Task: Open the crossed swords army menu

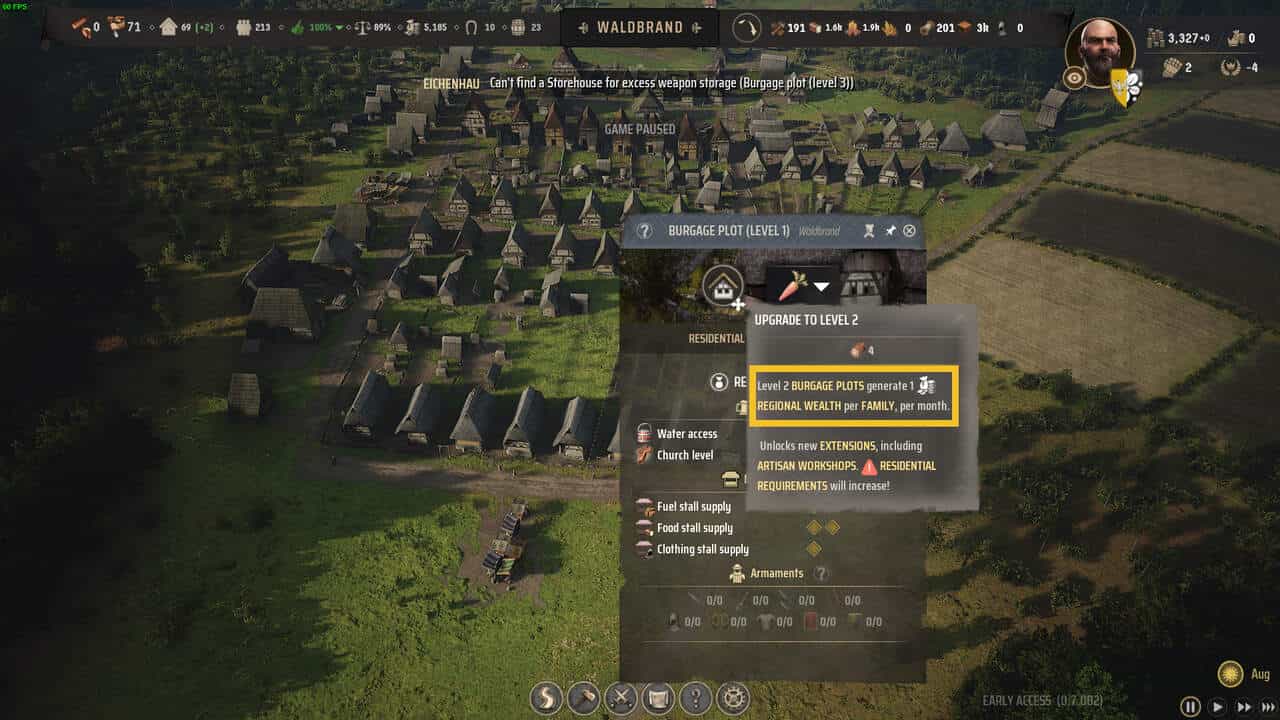Action: click(621, 697)
